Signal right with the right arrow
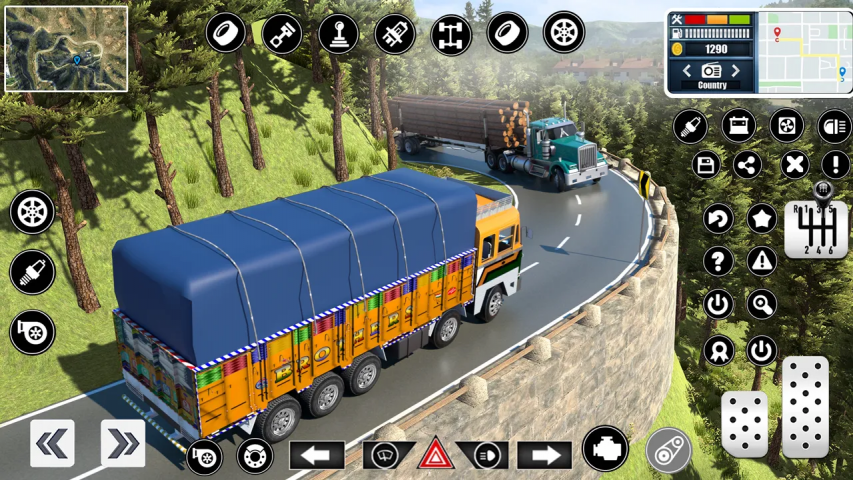The width and height of the screenshot is (853, 480). pos(544,456)
